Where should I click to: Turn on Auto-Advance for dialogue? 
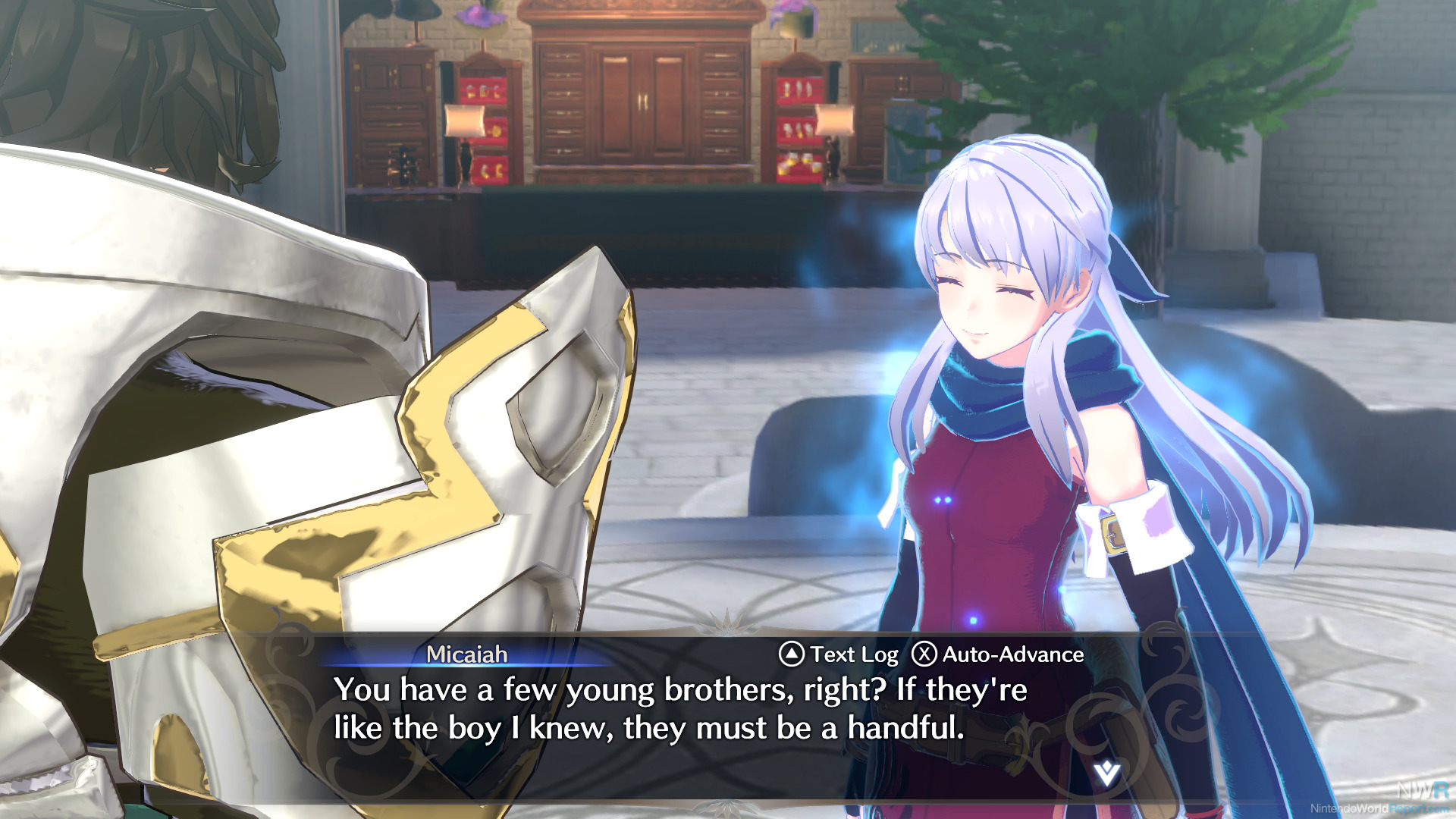(998, 654)
